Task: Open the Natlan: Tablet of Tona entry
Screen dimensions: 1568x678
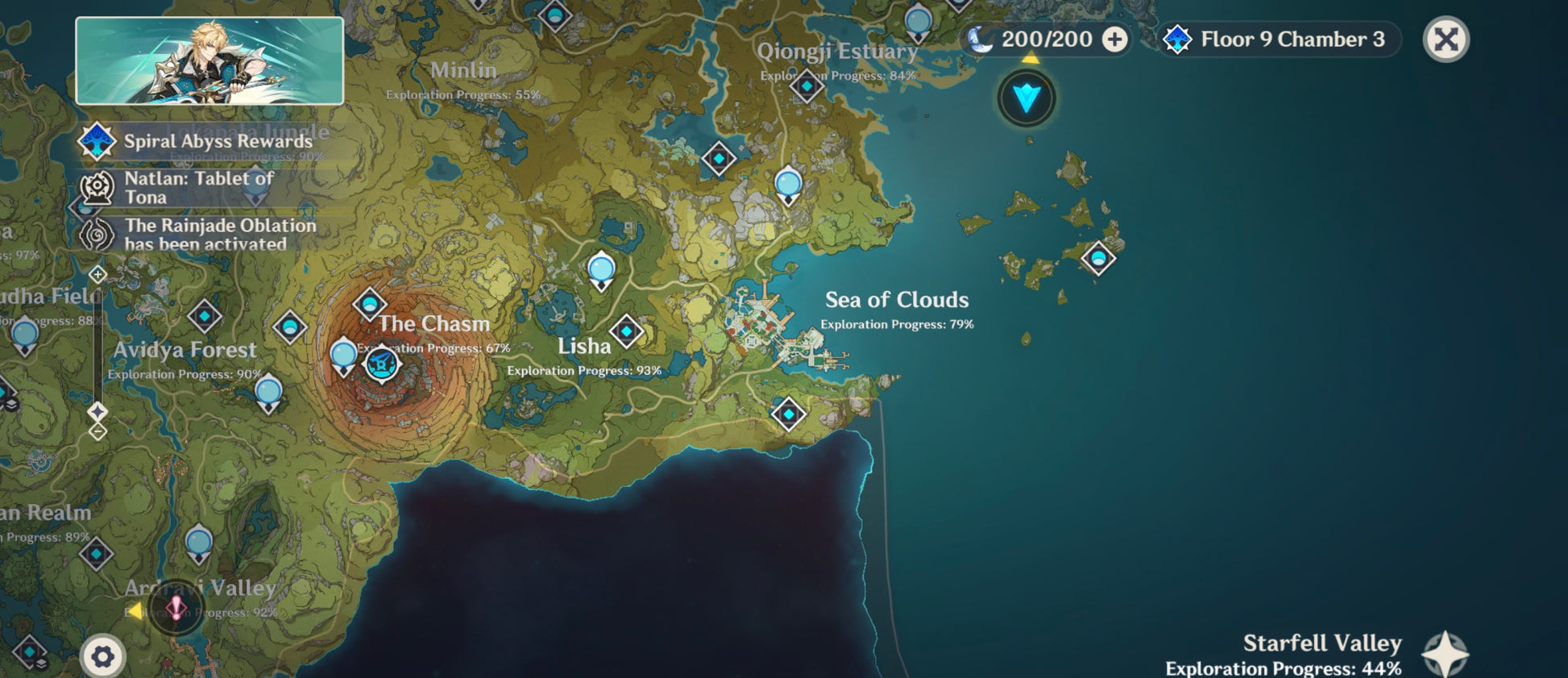Action: (x=197, y=188)
